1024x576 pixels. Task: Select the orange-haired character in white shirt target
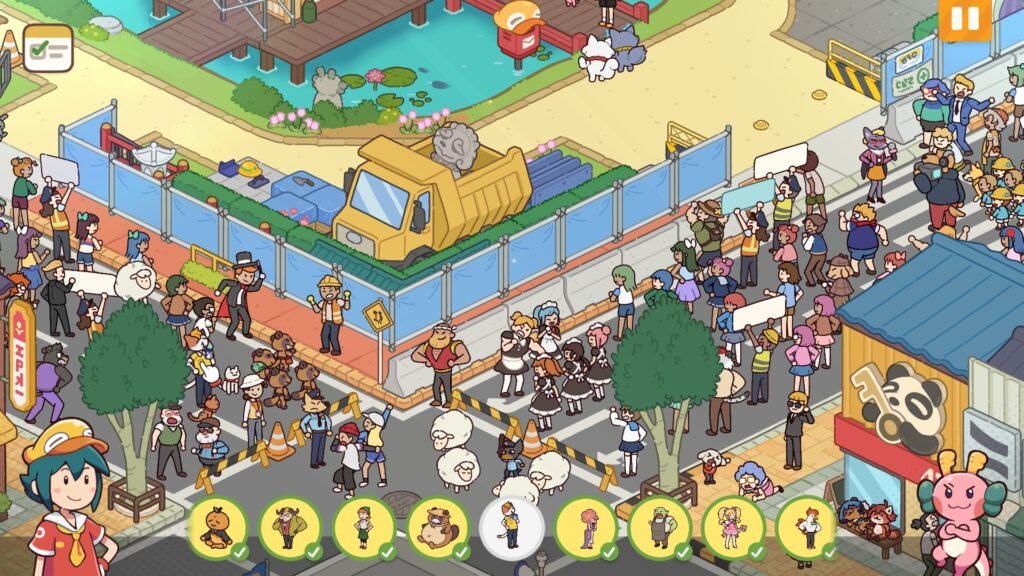pyautogui.click(x=806, y=527)
